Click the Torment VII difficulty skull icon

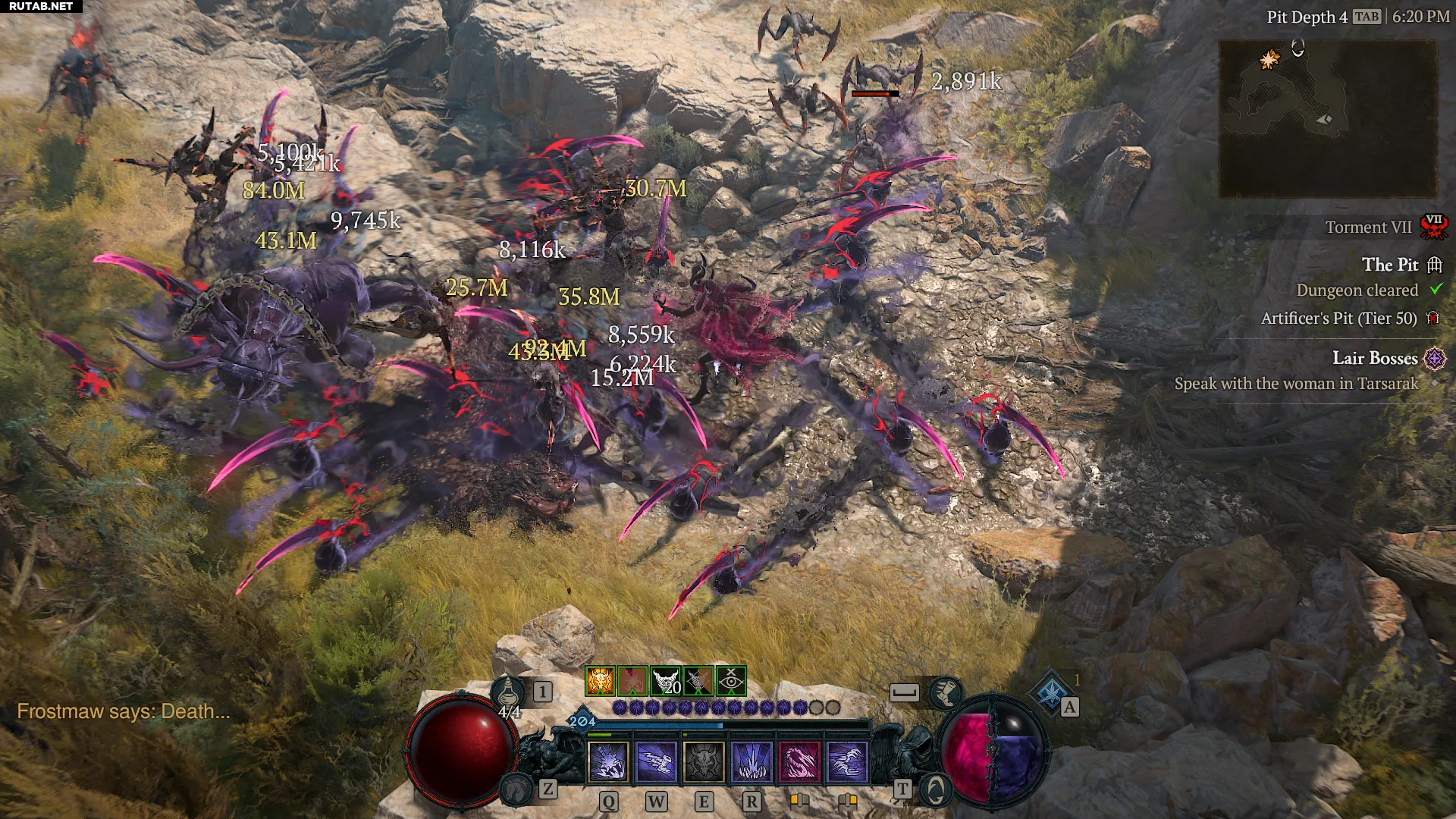[x=1433, y=227]
